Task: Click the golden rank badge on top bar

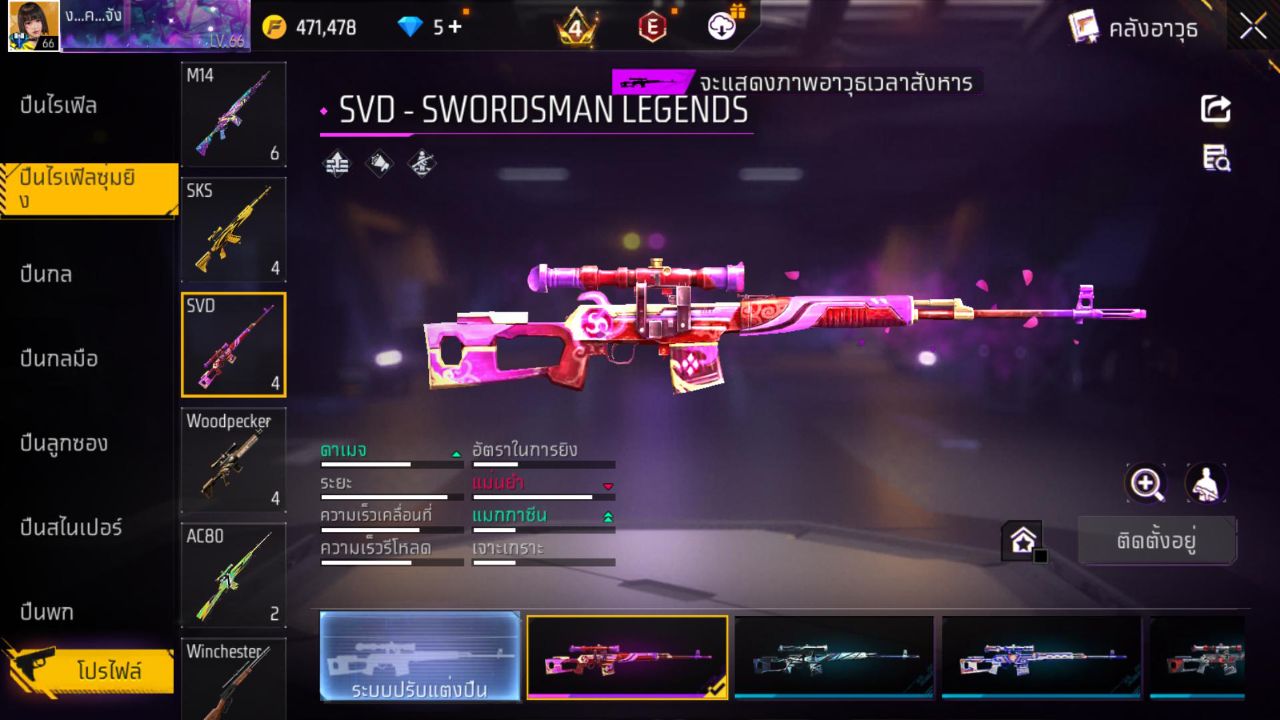Action: click(x=576, y=27)
